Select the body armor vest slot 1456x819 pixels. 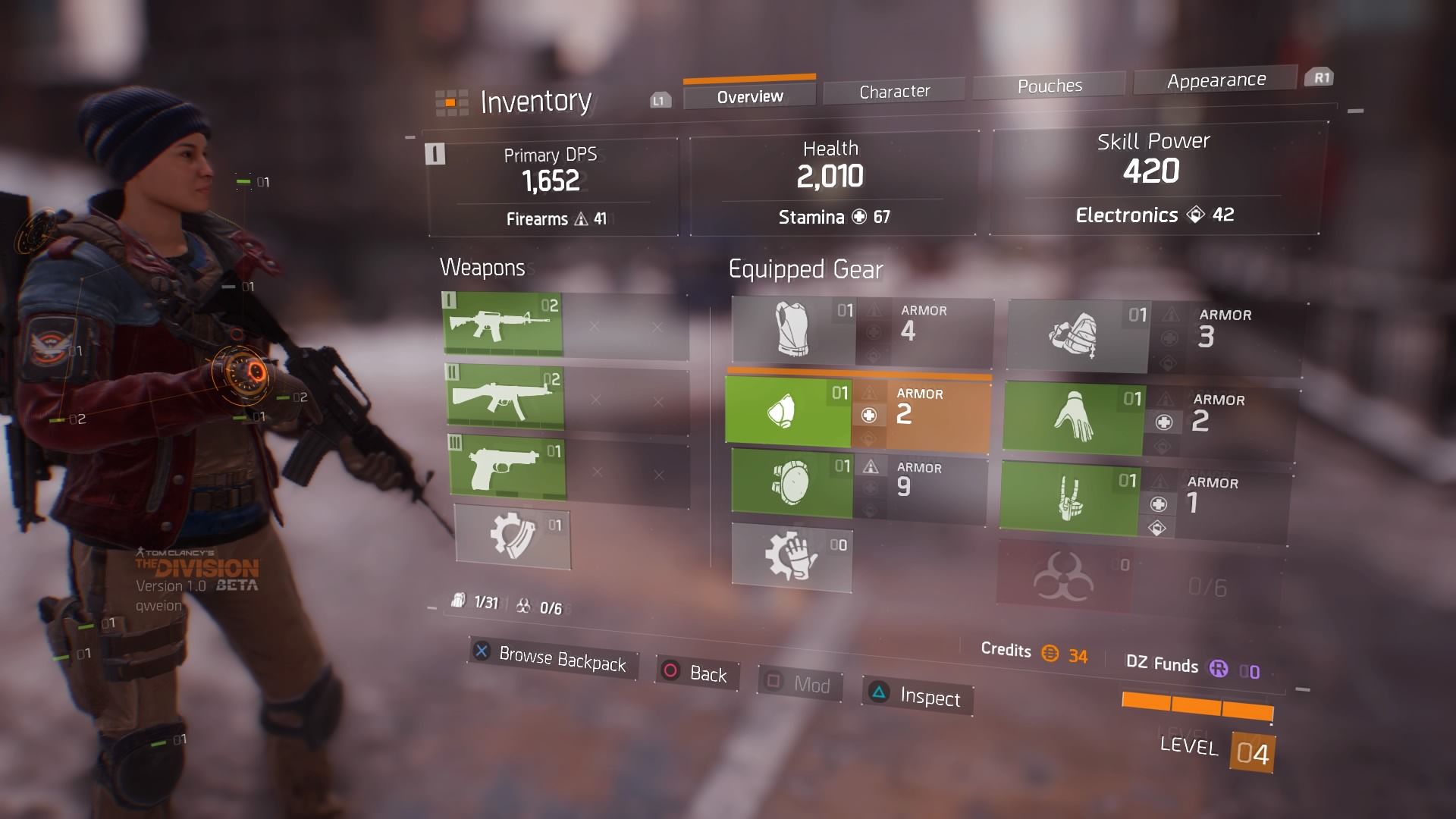793,330
